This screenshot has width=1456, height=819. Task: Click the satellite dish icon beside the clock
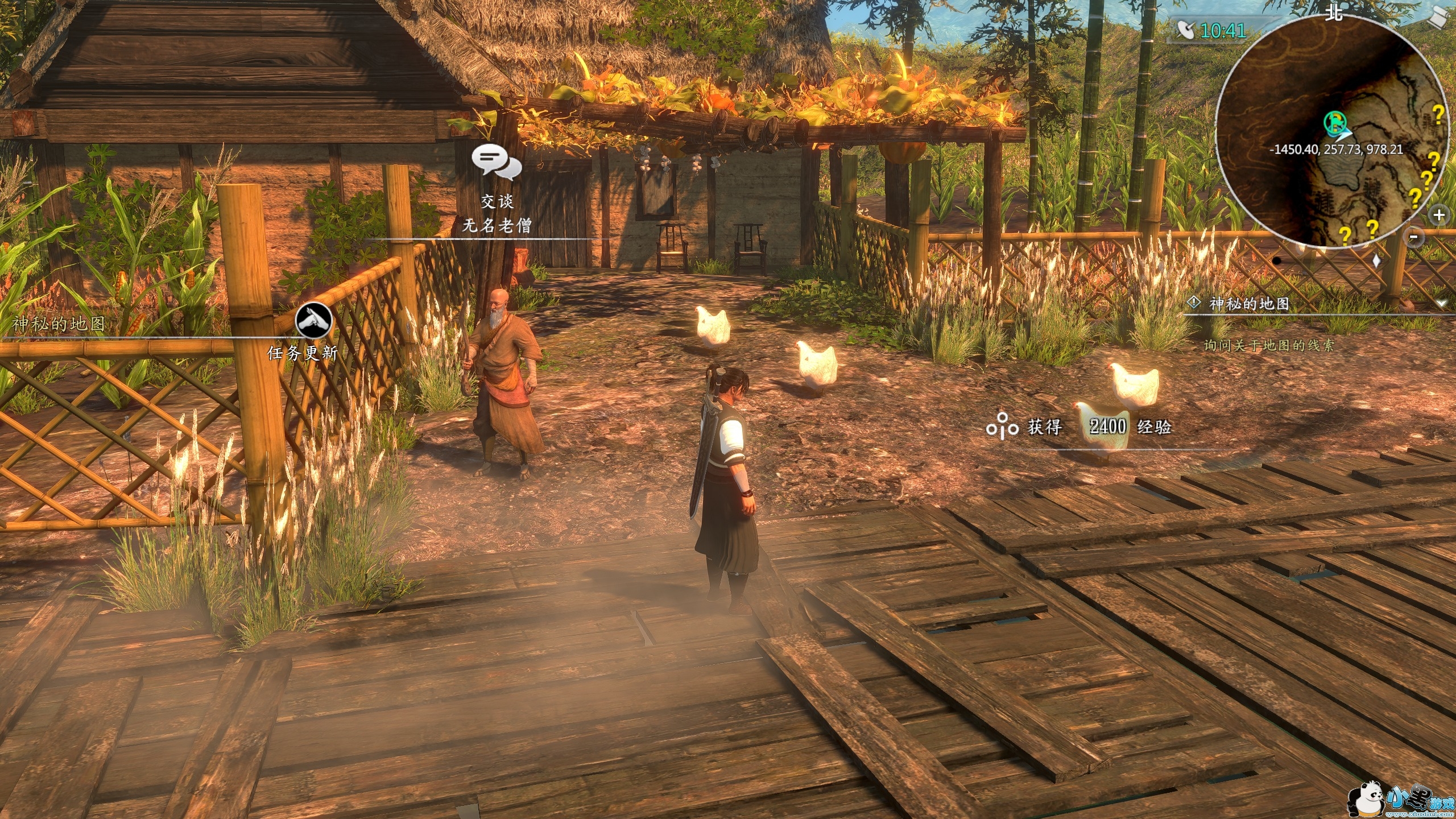coord(1185,30)
